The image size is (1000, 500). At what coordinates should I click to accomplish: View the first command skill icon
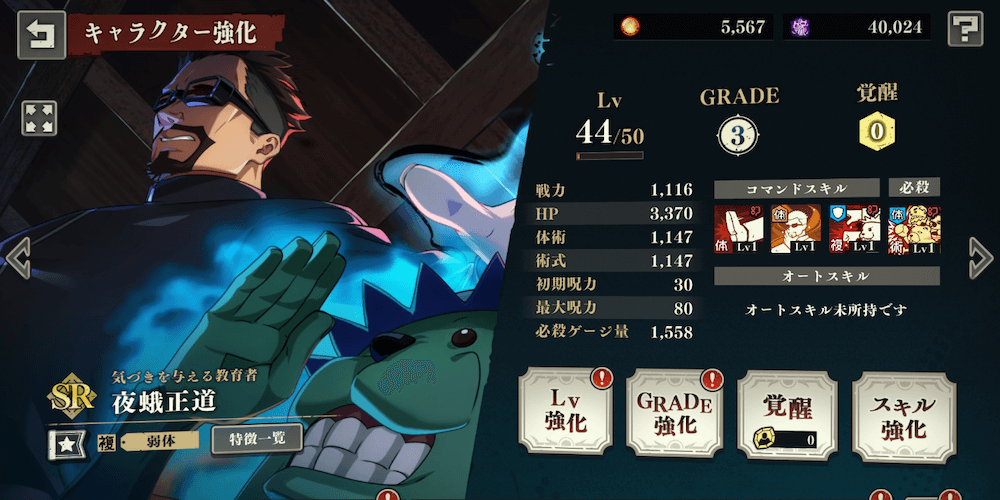click(x=739, y=229)
